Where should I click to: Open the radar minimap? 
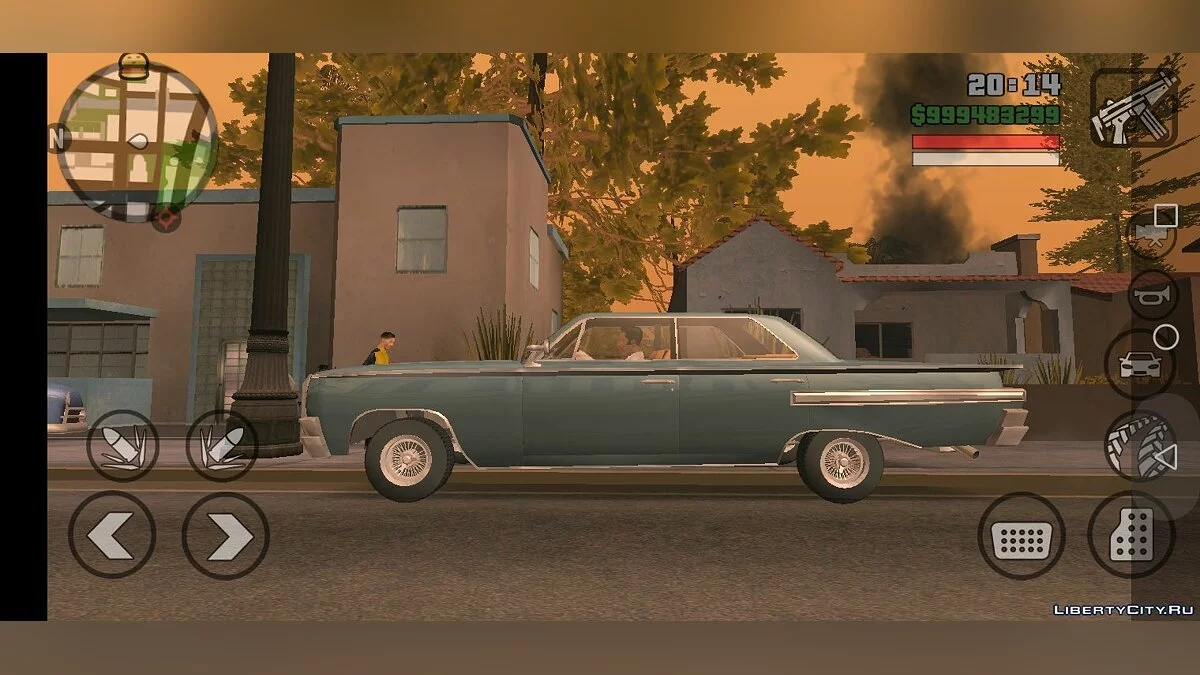[x=137, y=140]
